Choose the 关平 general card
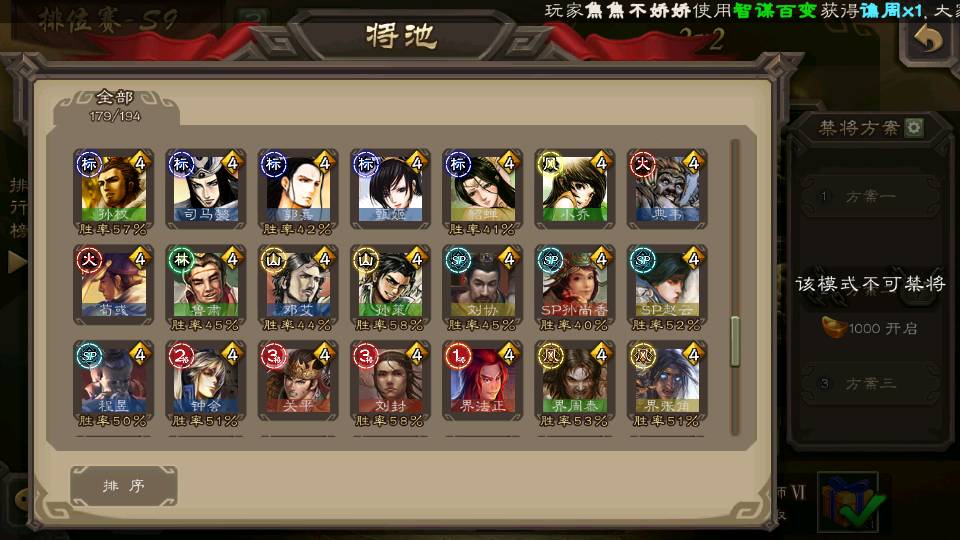Screen dimensions: 960x540 pyautogui.click(x=297, y=382)
